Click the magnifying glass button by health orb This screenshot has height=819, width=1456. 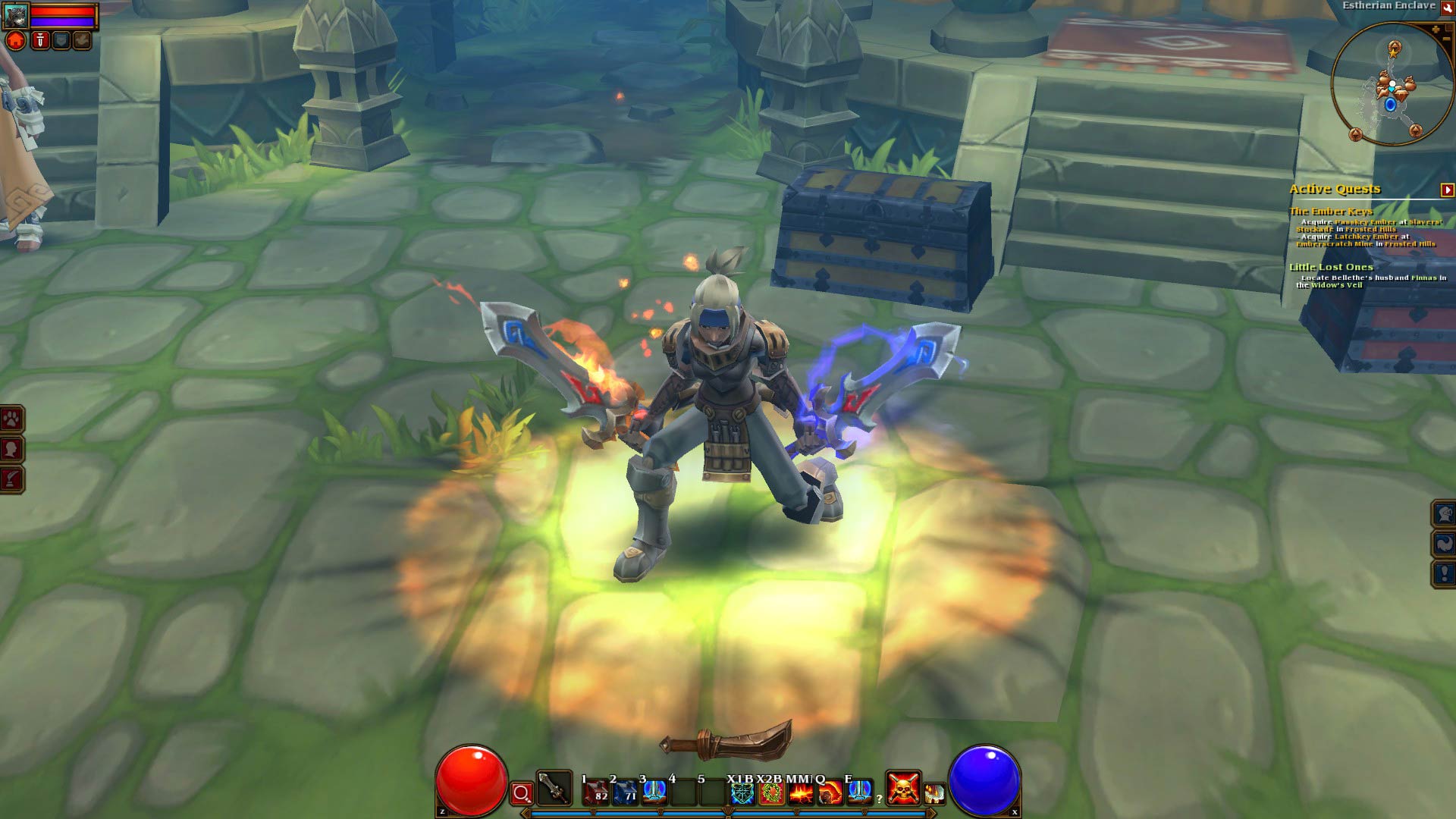522,794
